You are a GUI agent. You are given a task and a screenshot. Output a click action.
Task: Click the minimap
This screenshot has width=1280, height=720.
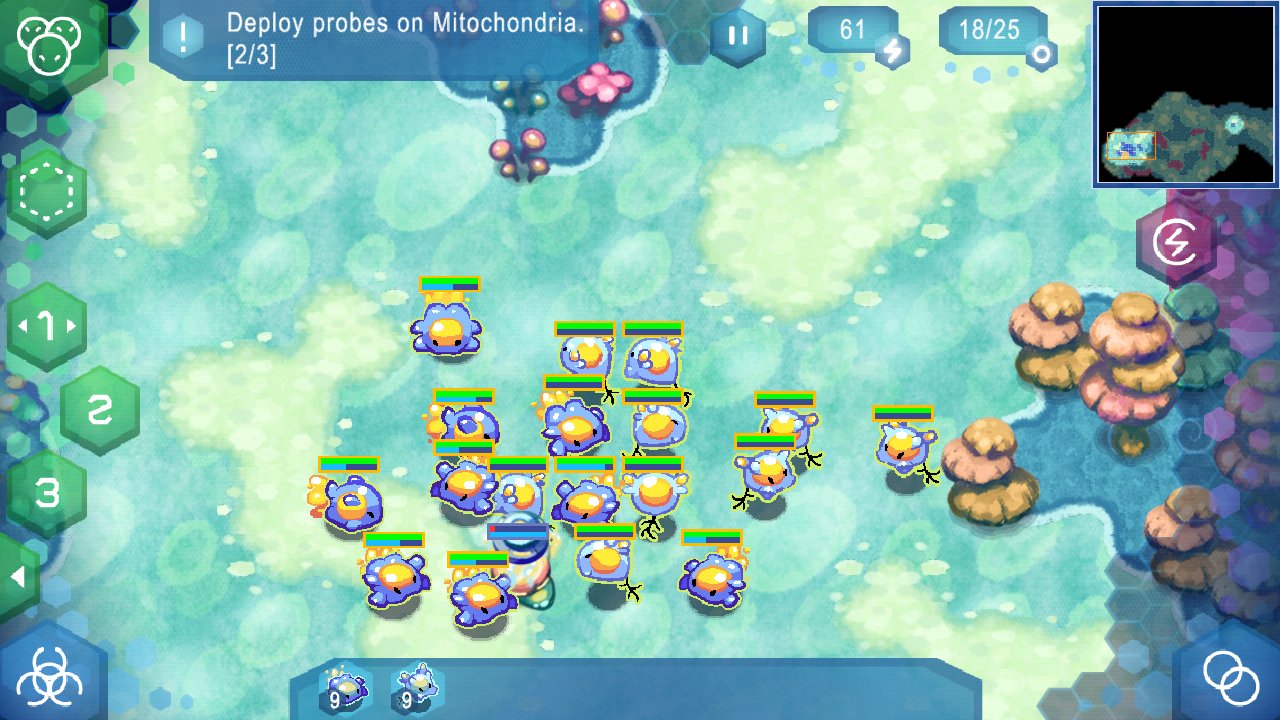pyautogui.click(x=1186, y=95)
